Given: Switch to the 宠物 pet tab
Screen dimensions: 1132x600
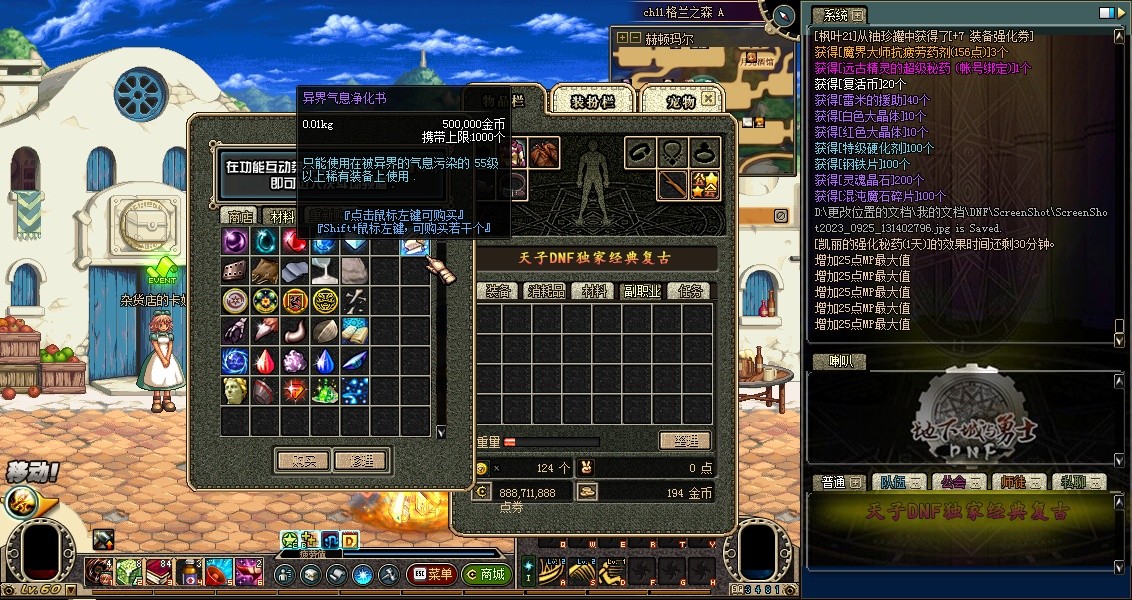Looking at the screenshot, I should point(680,101).
